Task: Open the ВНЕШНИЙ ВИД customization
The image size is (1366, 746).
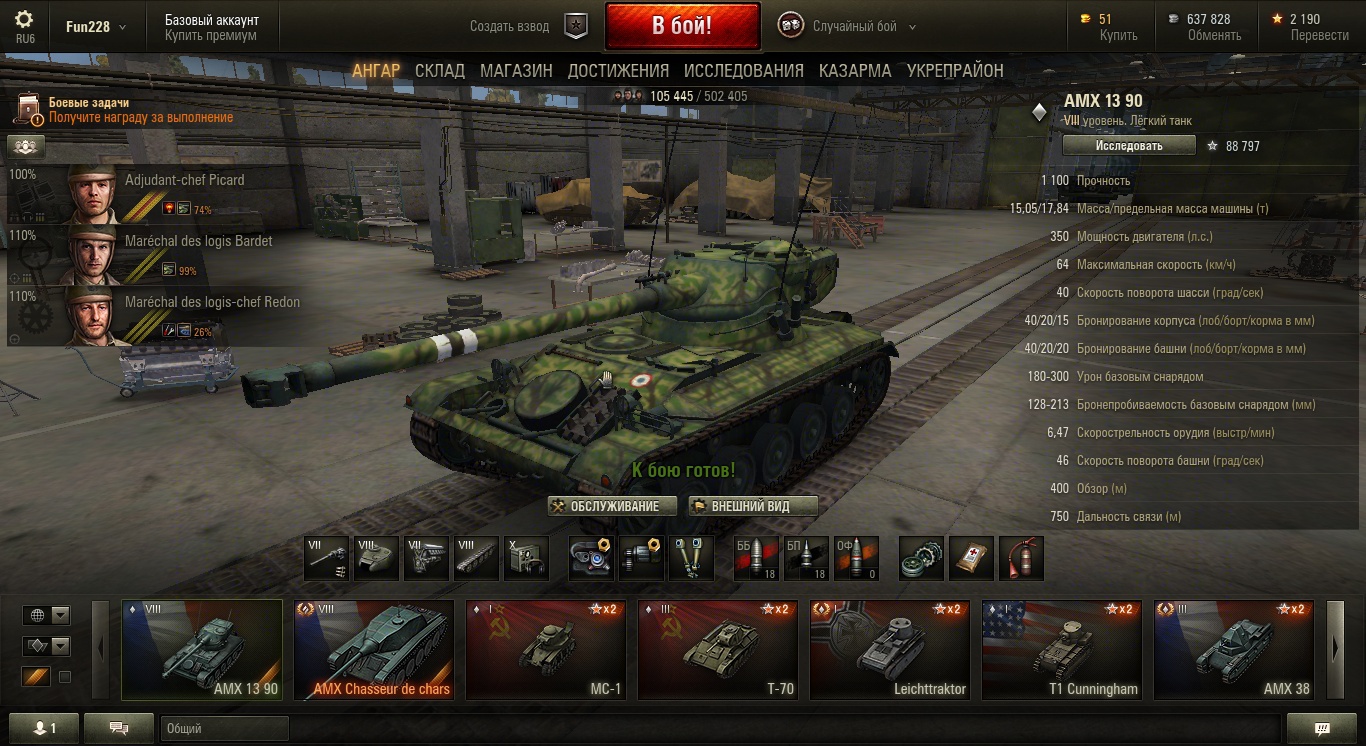Action: tap(753, 507)
